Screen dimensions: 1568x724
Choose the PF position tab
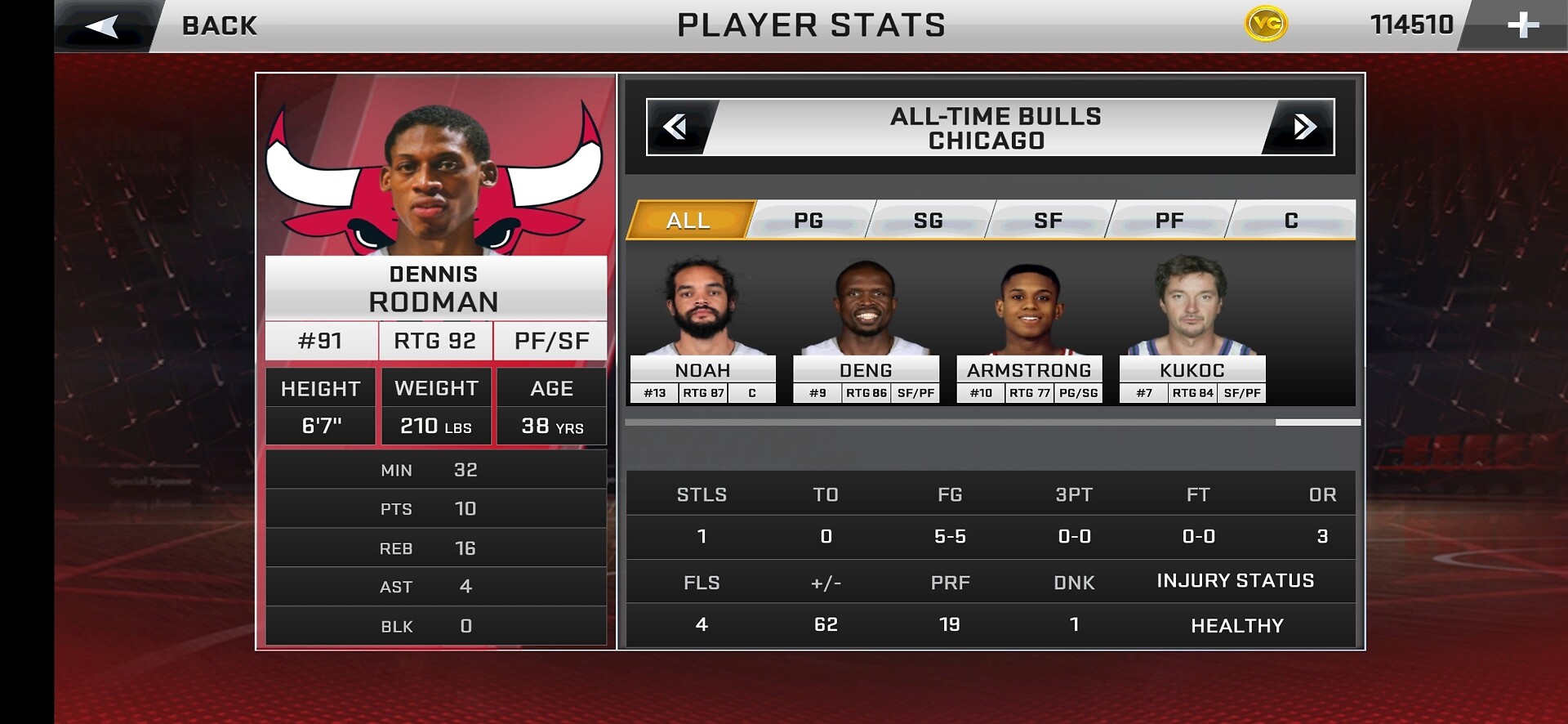[x=1169, y=220]
